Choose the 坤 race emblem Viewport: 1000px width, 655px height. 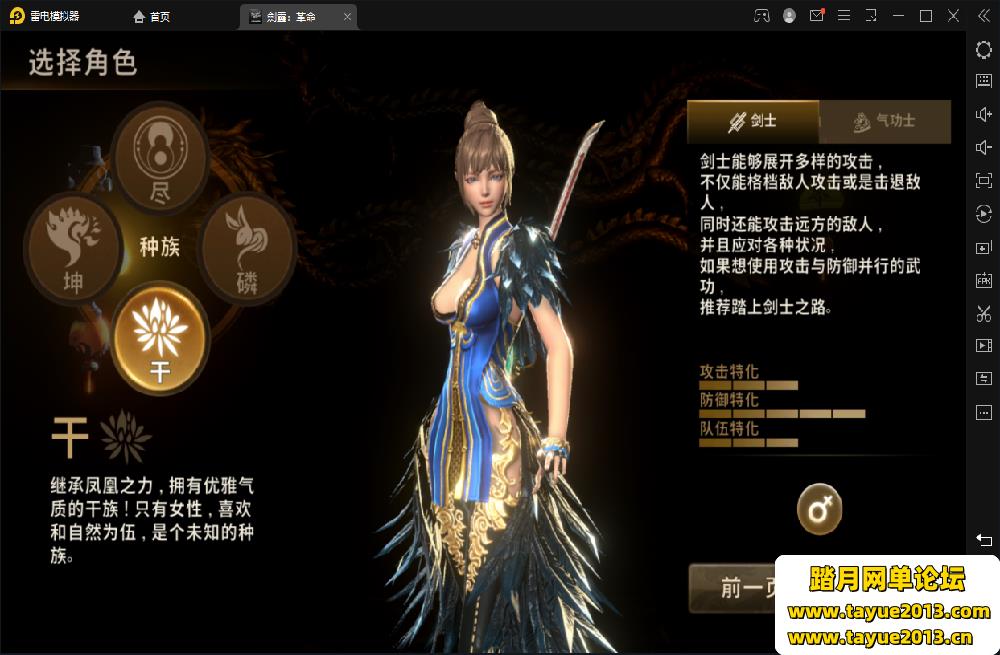[73, 249]
